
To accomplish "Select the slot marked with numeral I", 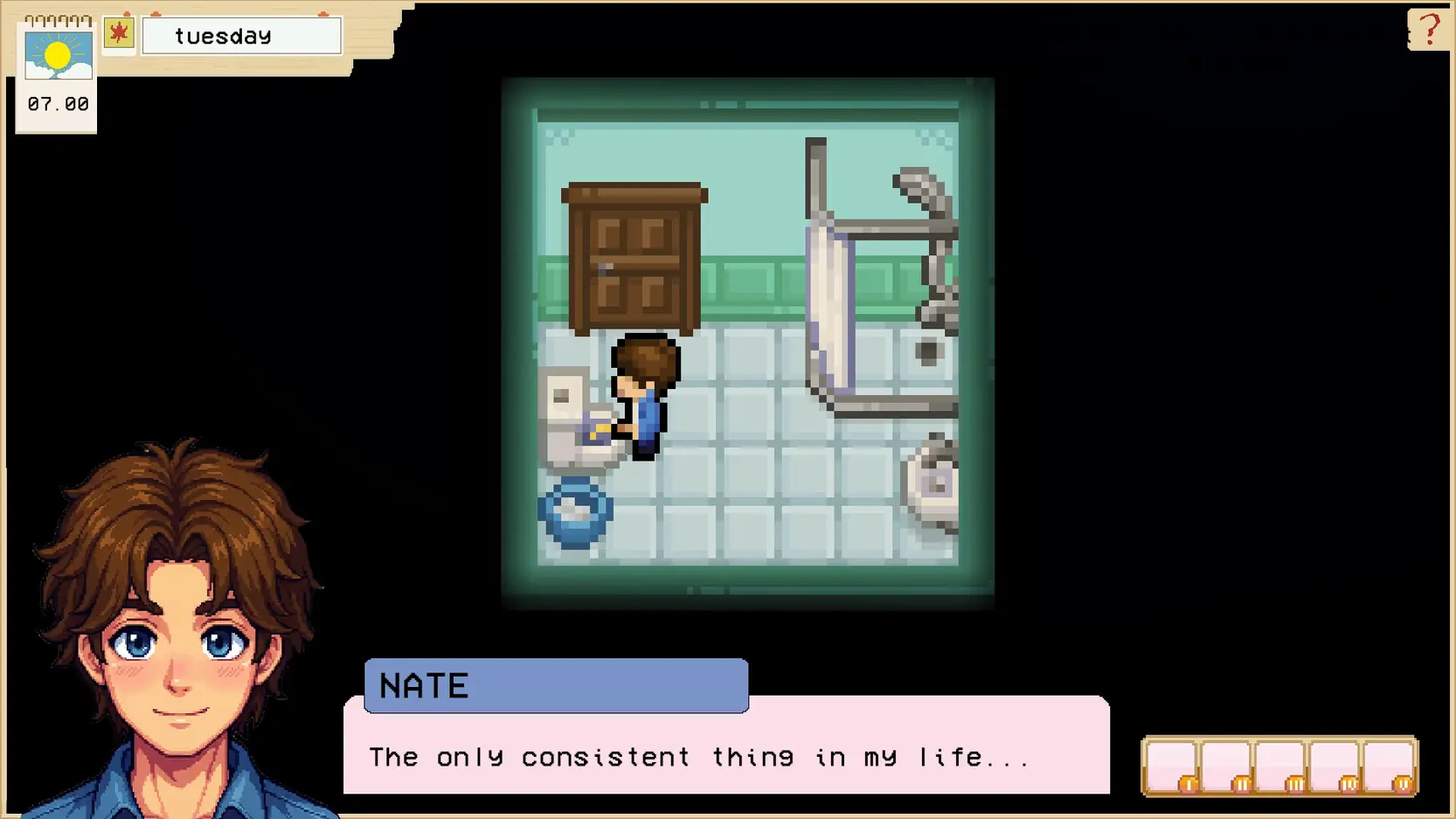I will [1171, 766].
